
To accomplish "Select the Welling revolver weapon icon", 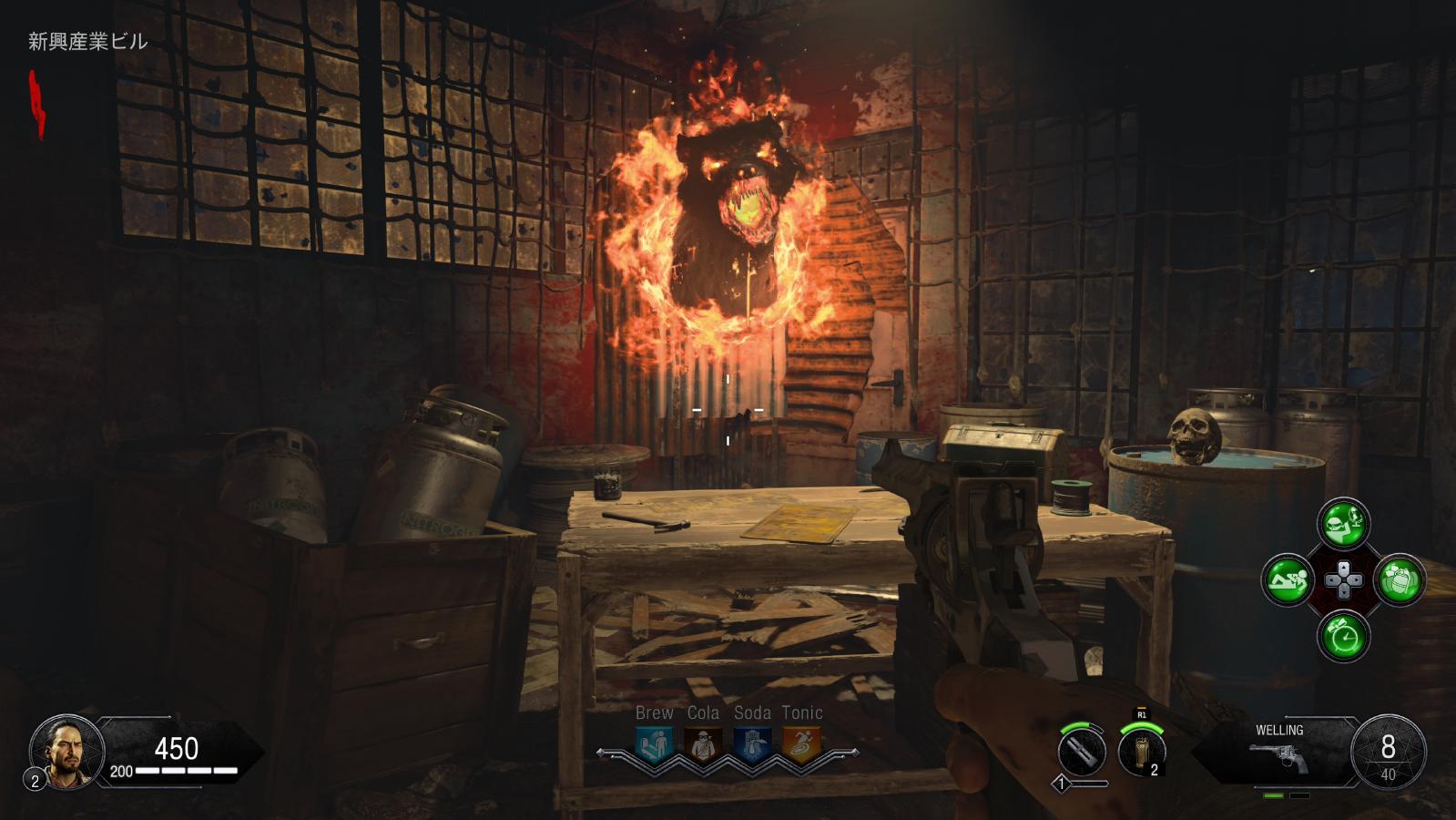I will 1278,758.
